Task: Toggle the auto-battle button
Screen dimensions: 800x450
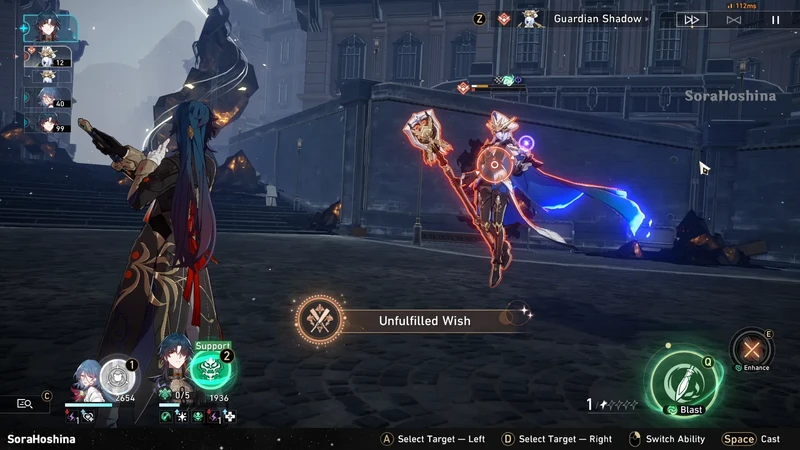Action: pos(734,19)
